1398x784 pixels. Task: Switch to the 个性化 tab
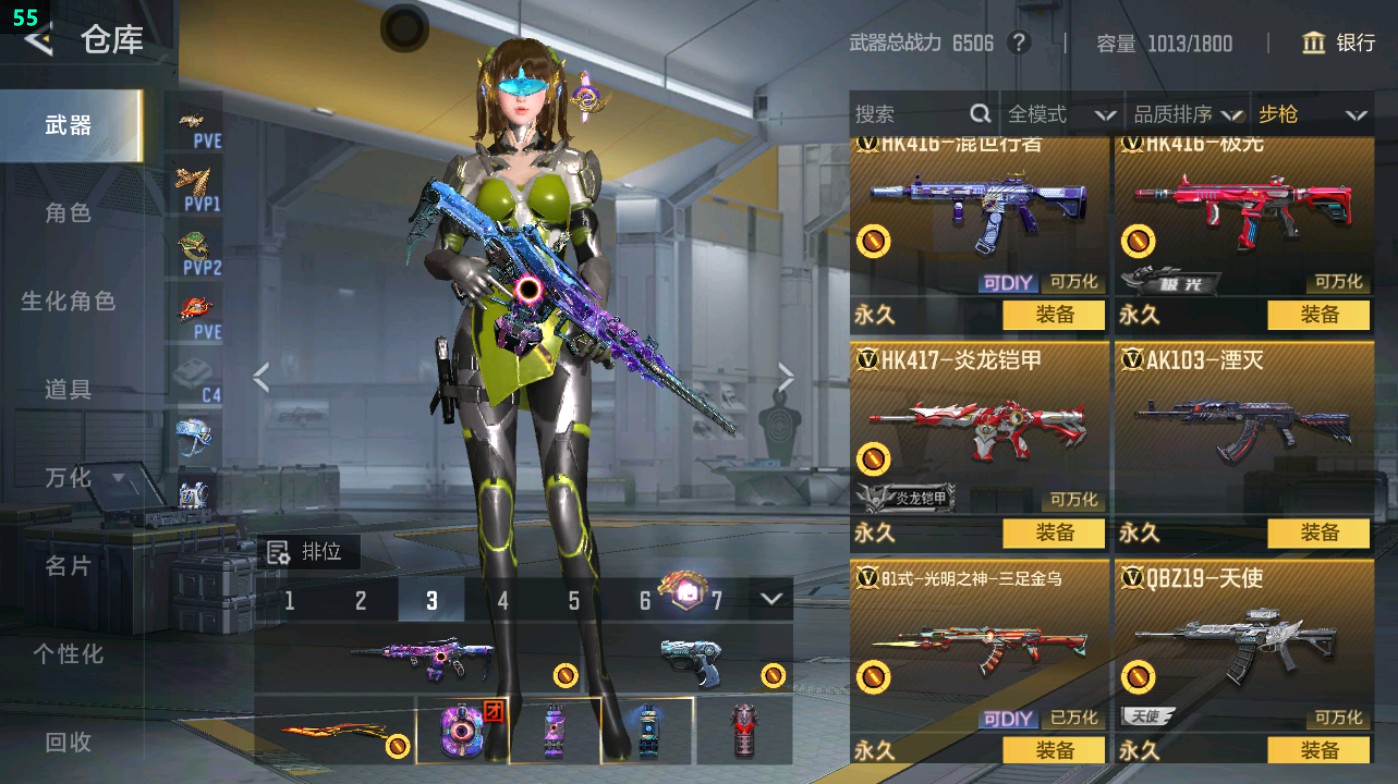pos(68,654)
